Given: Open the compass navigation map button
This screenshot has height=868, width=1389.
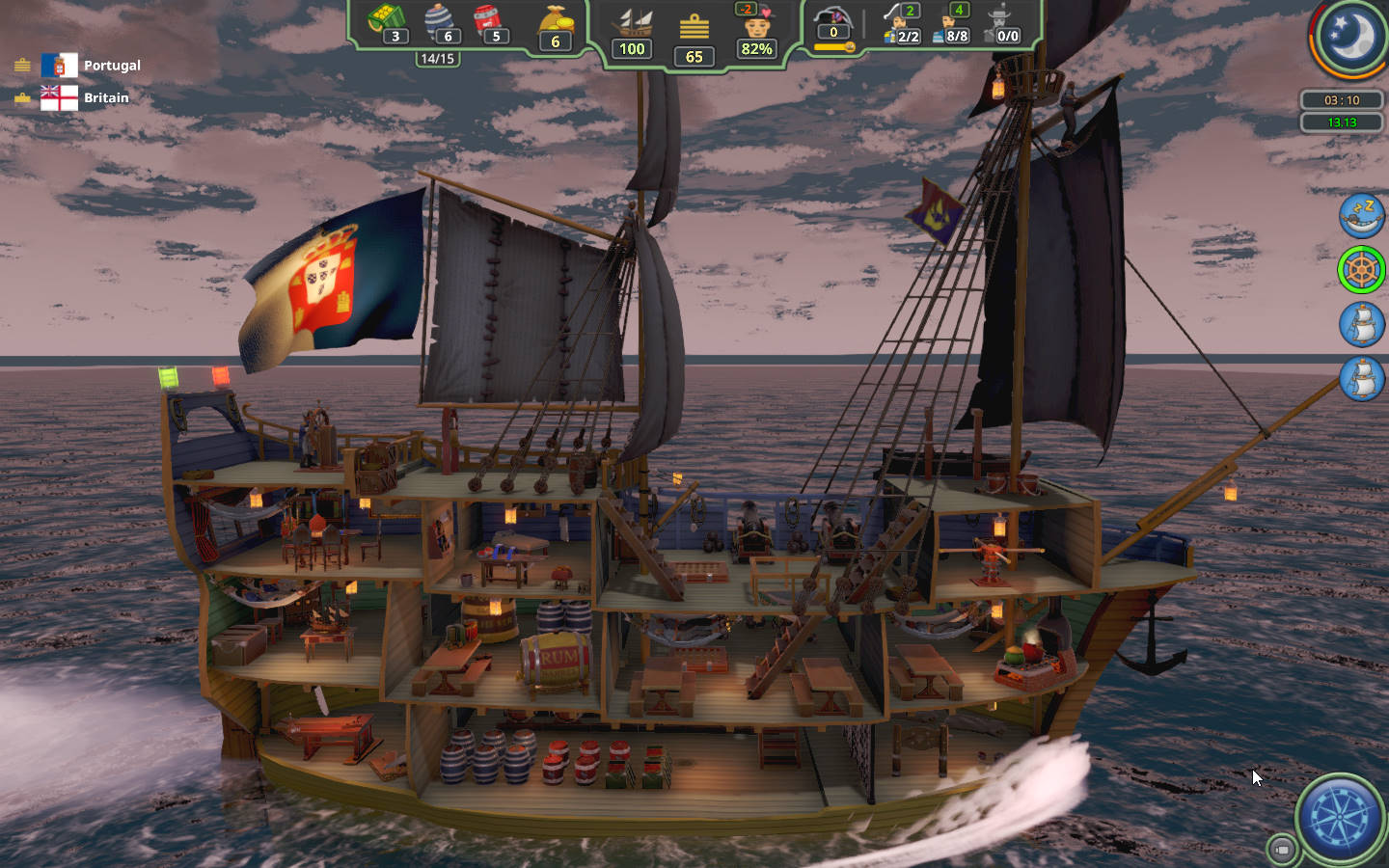Looking at the screenshot, I should click(1340, 818).
